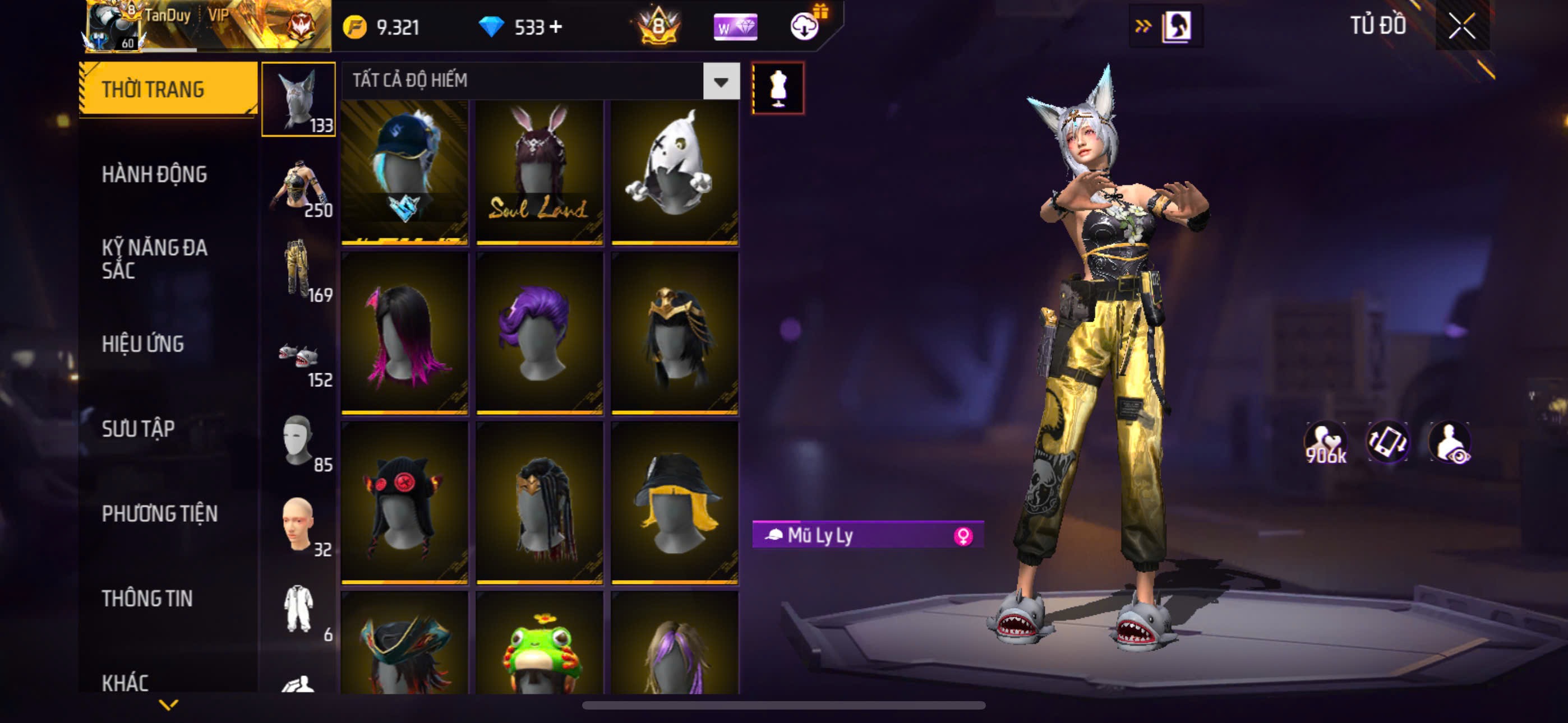The image size is (1568, 723).
Task: Open the Hành Động menu
Action: [x=155, y=175]
